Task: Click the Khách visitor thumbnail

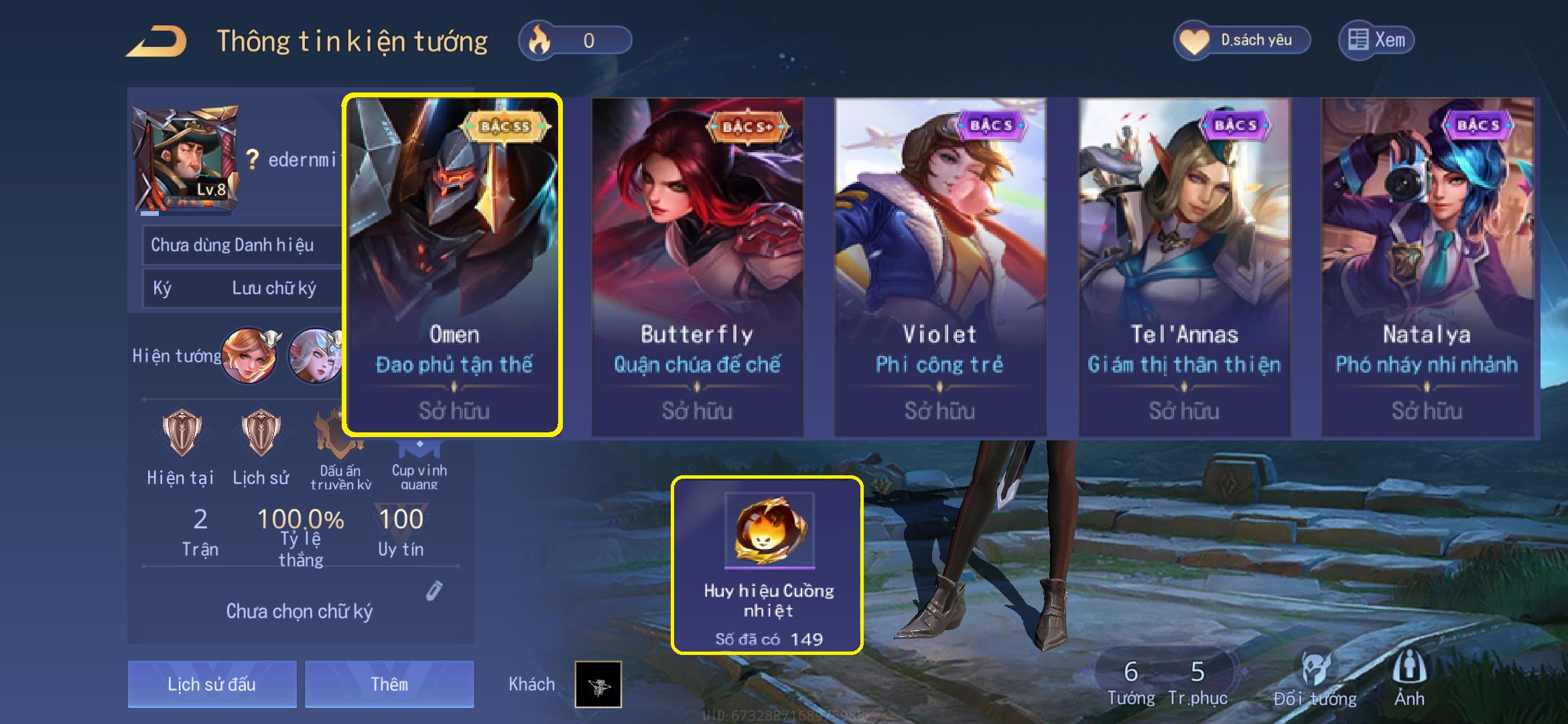Action: pos(598,684)
